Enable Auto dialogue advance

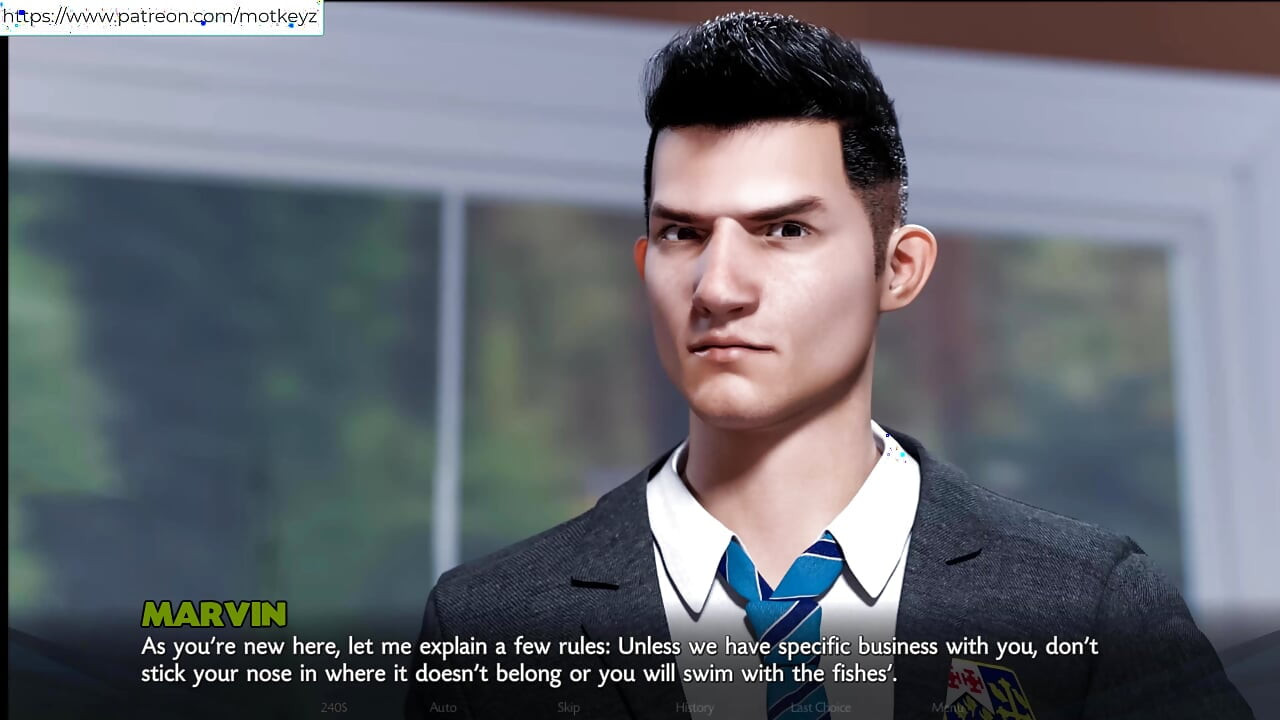coord(443,707)
